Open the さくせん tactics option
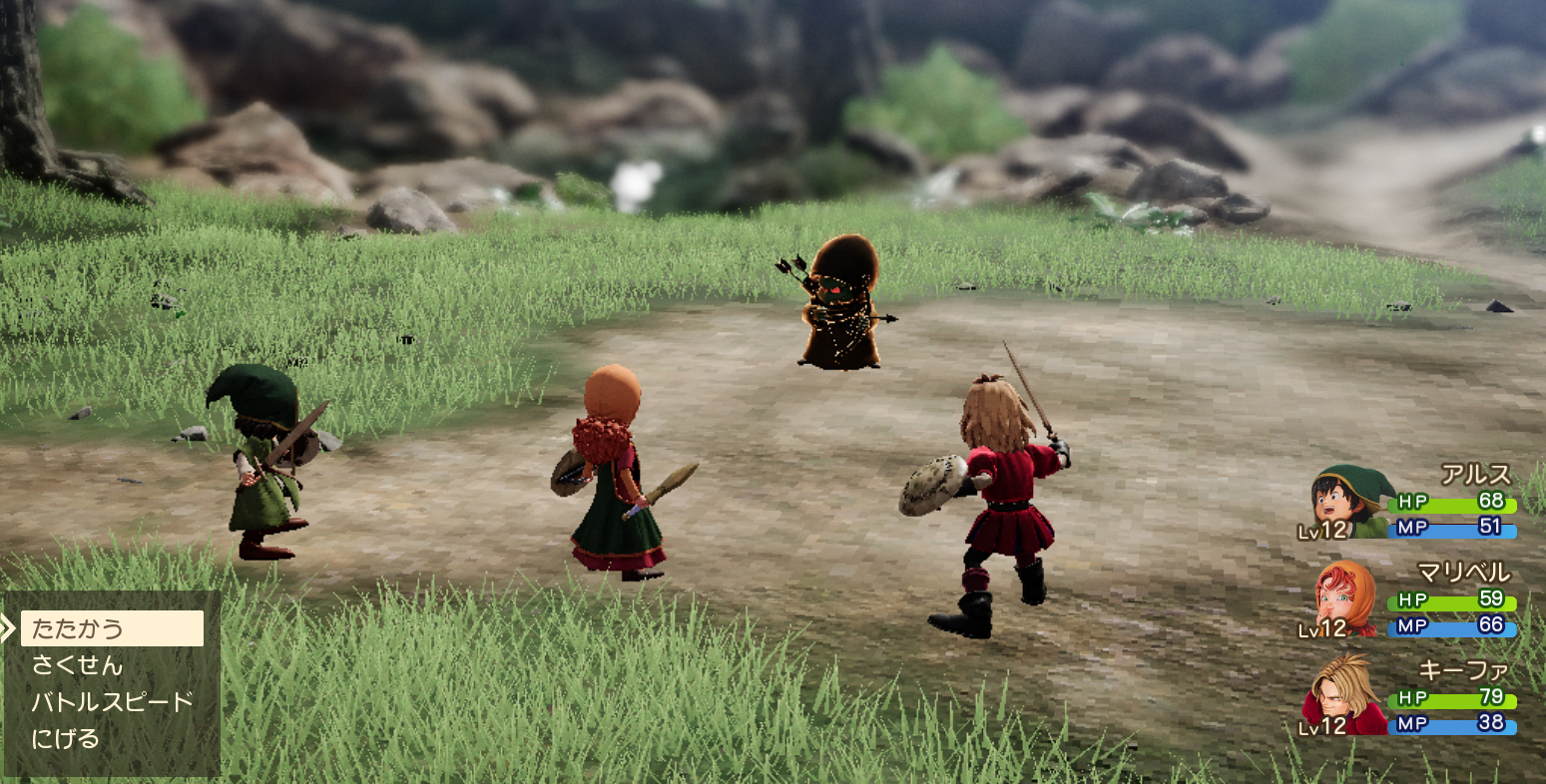1546x784 pixels. click(78, 665)
